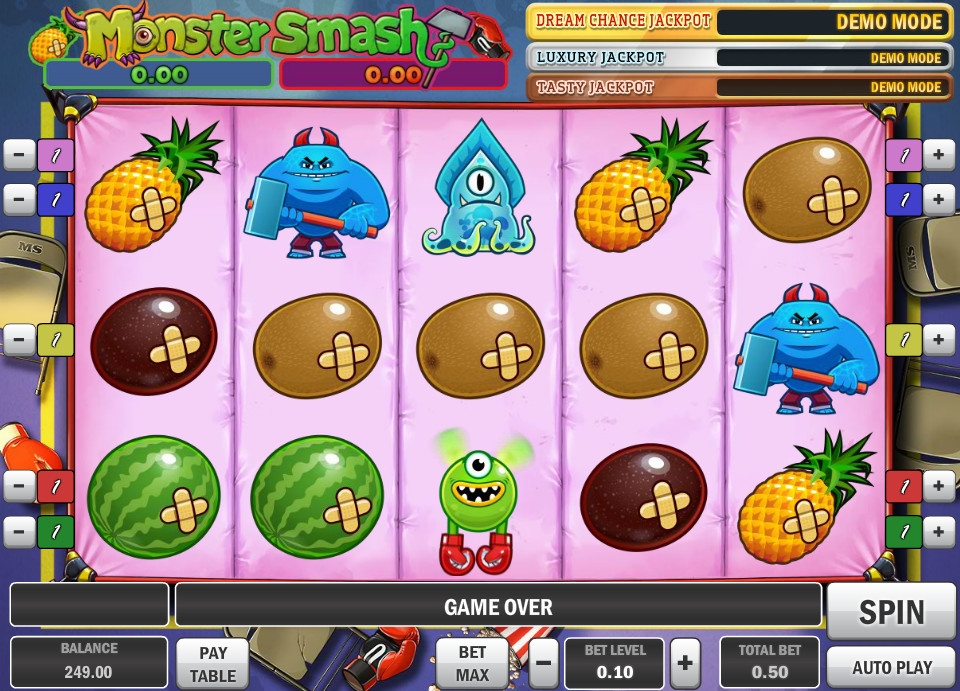This screenshot has width=960, height=691.
Task: Open the Pay Table
Action: pyautogui.click(x=213, y=664)
